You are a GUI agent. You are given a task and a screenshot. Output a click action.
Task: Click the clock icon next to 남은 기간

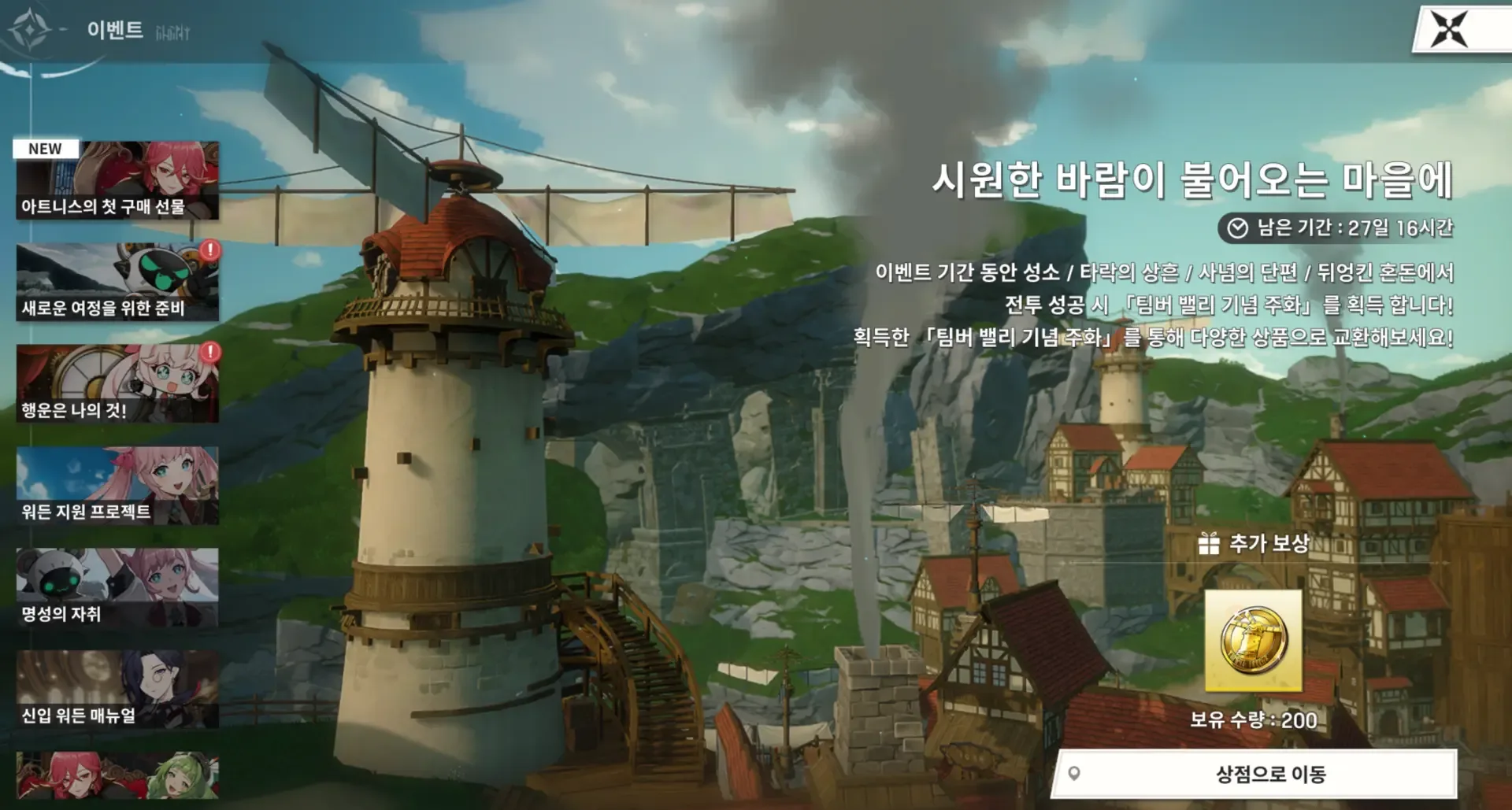pos(1239,227)
